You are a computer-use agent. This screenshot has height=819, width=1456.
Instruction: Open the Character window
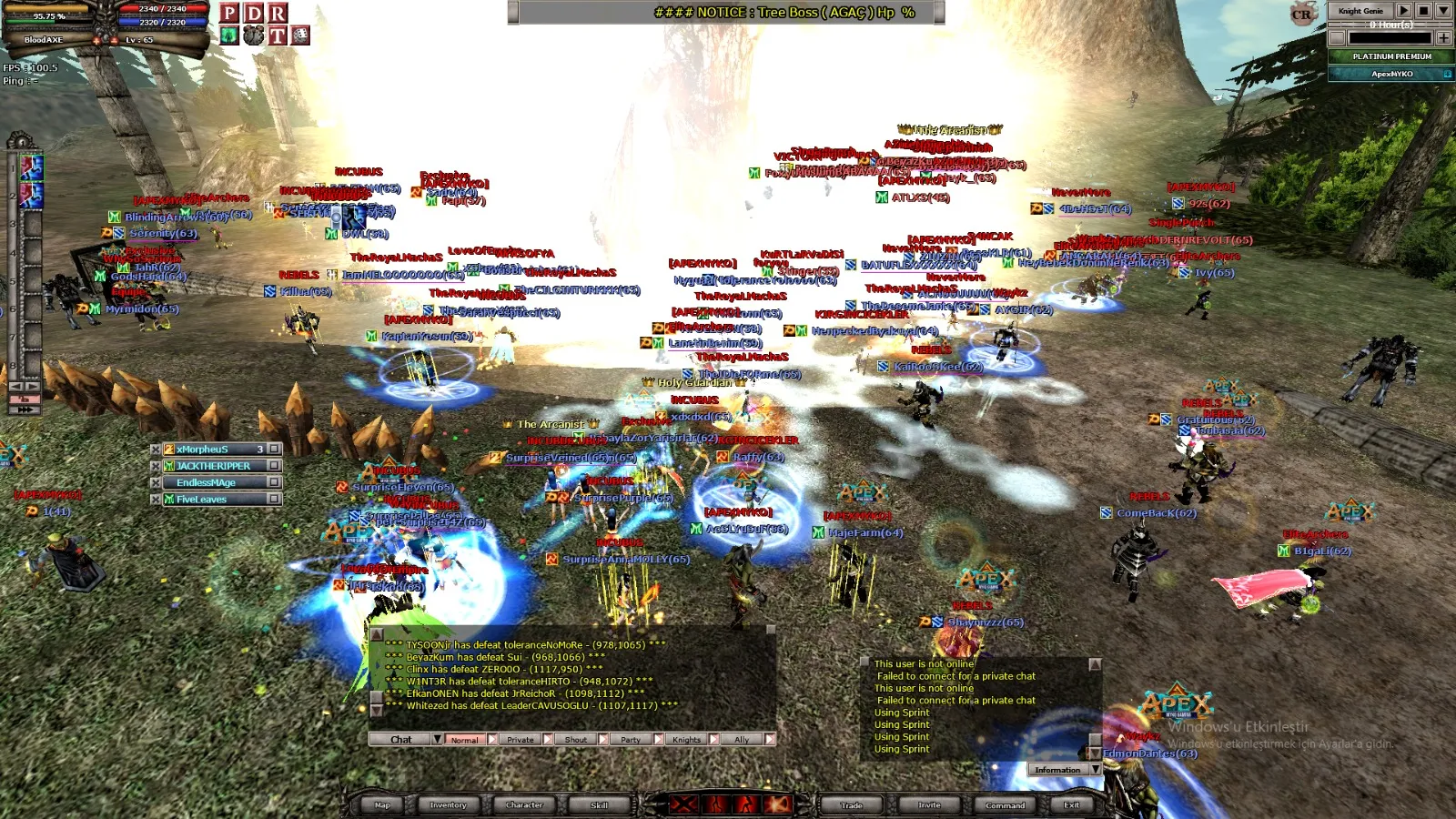pyautogui.click(x=525, y=805)
